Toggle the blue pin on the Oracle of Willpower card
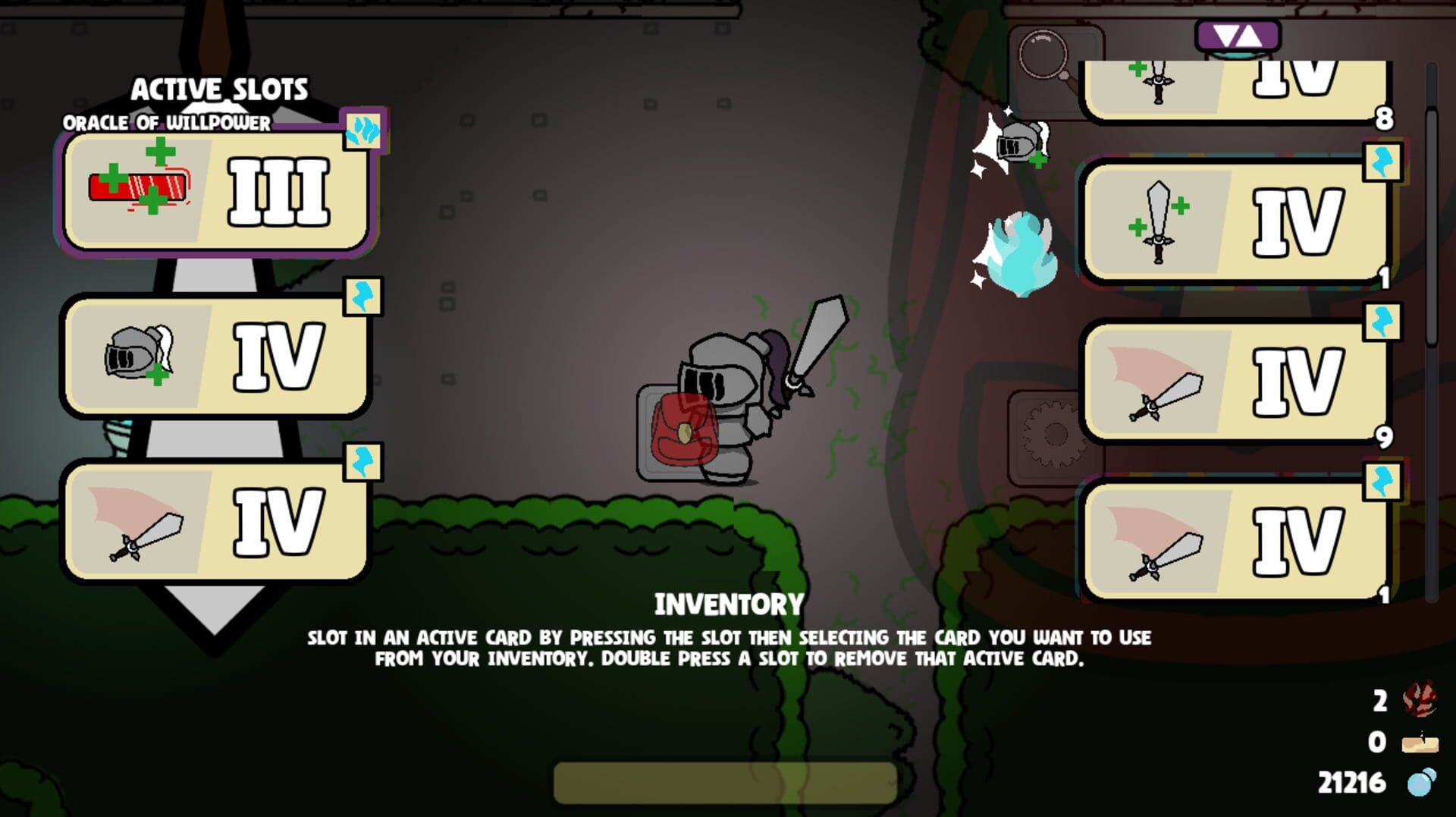The image size is (1456, 817). (364, 129)
